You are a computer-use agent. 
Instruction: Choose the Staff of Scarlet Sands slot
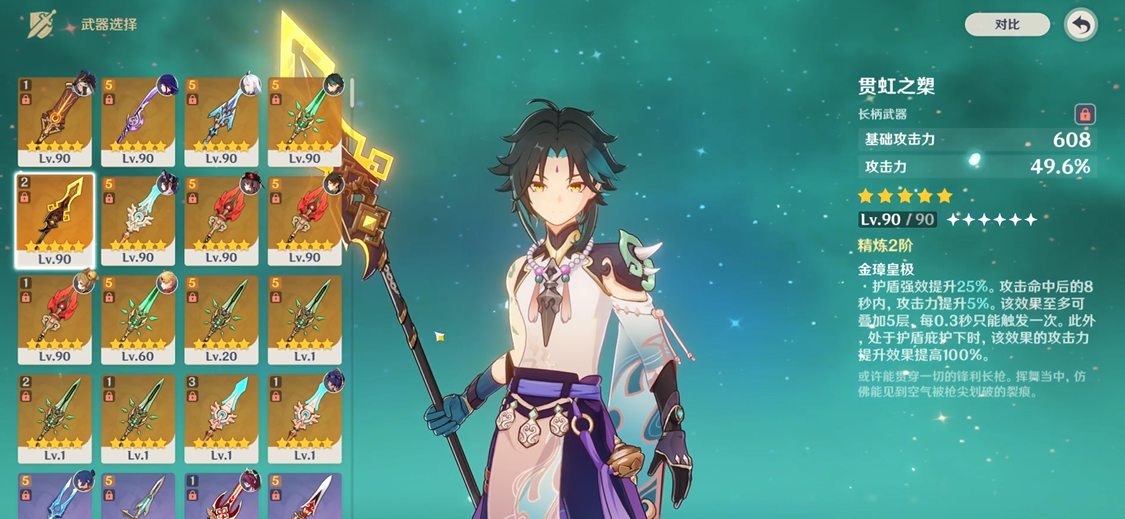click(55, 122)
